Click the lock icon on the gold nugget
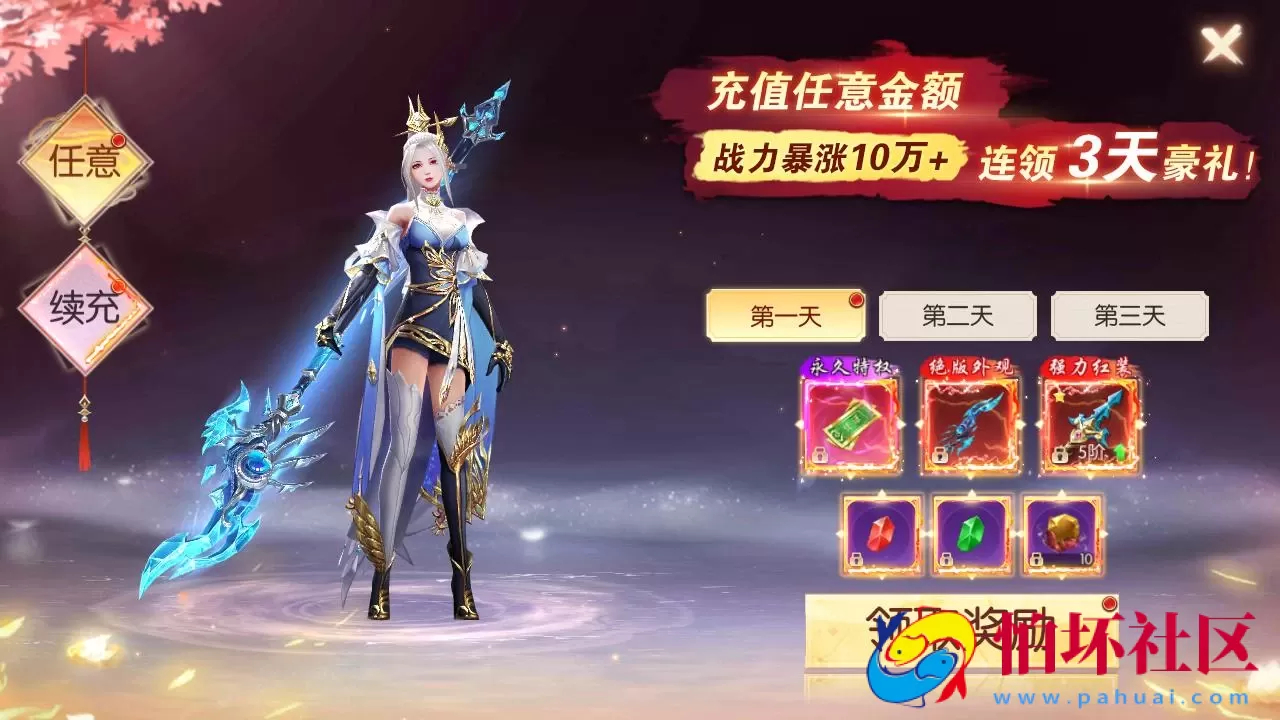1280x720 pixels. tap(1036, 559)
